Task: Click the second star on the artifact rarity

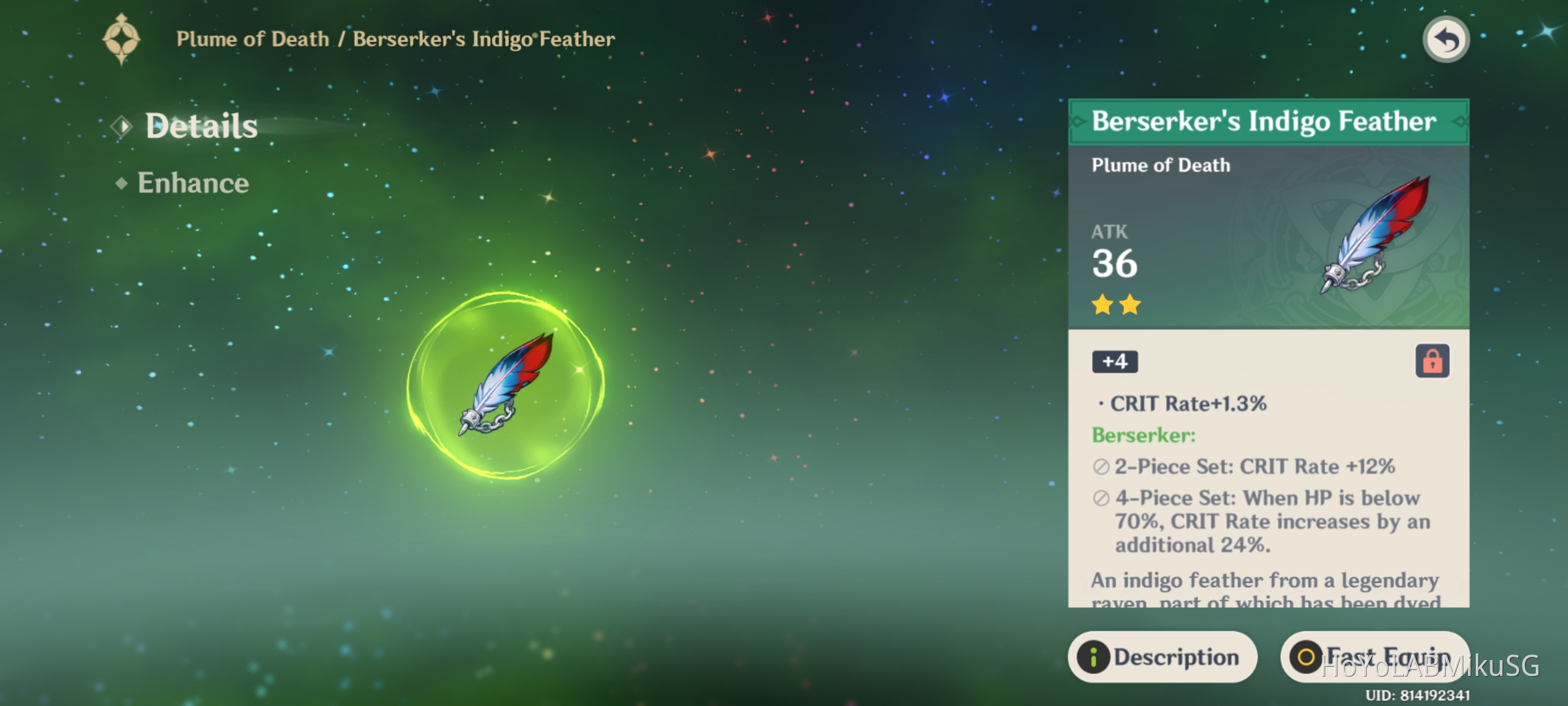Action: click(x=1130, y=305)
